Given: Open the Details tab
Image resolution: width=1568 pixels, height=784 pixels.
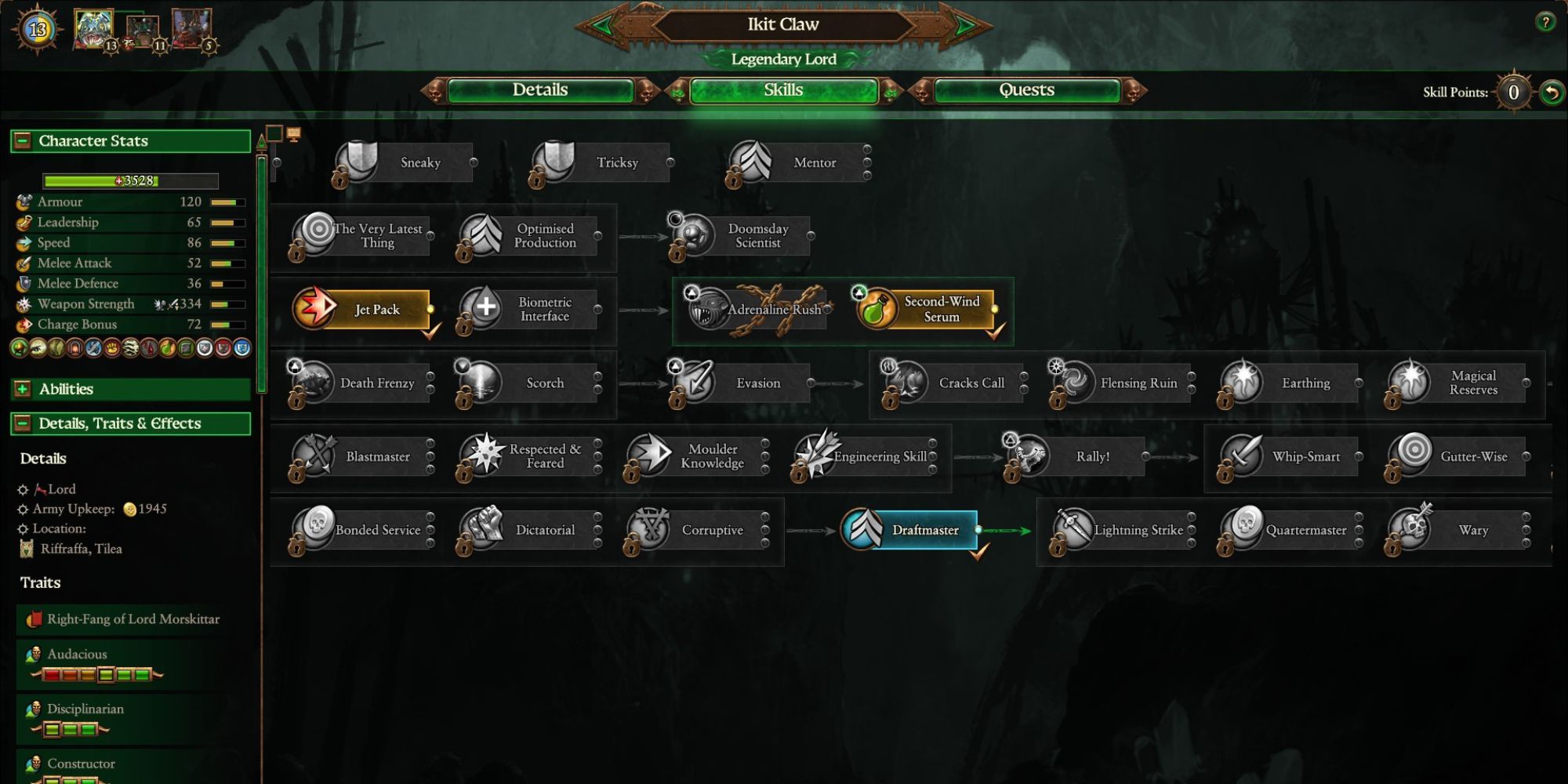Looking at the screenshot, I should [x=543, y=90].
